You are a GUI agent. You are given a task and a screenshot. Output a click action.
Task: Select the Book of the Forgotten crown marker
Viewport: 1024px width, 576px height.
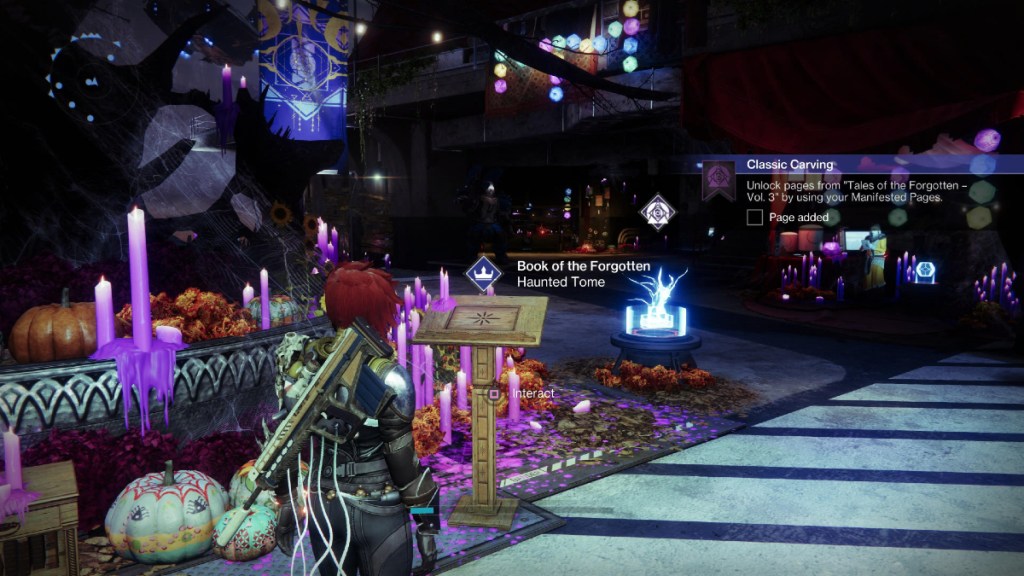pyautogui.click(x=483, y=273)
